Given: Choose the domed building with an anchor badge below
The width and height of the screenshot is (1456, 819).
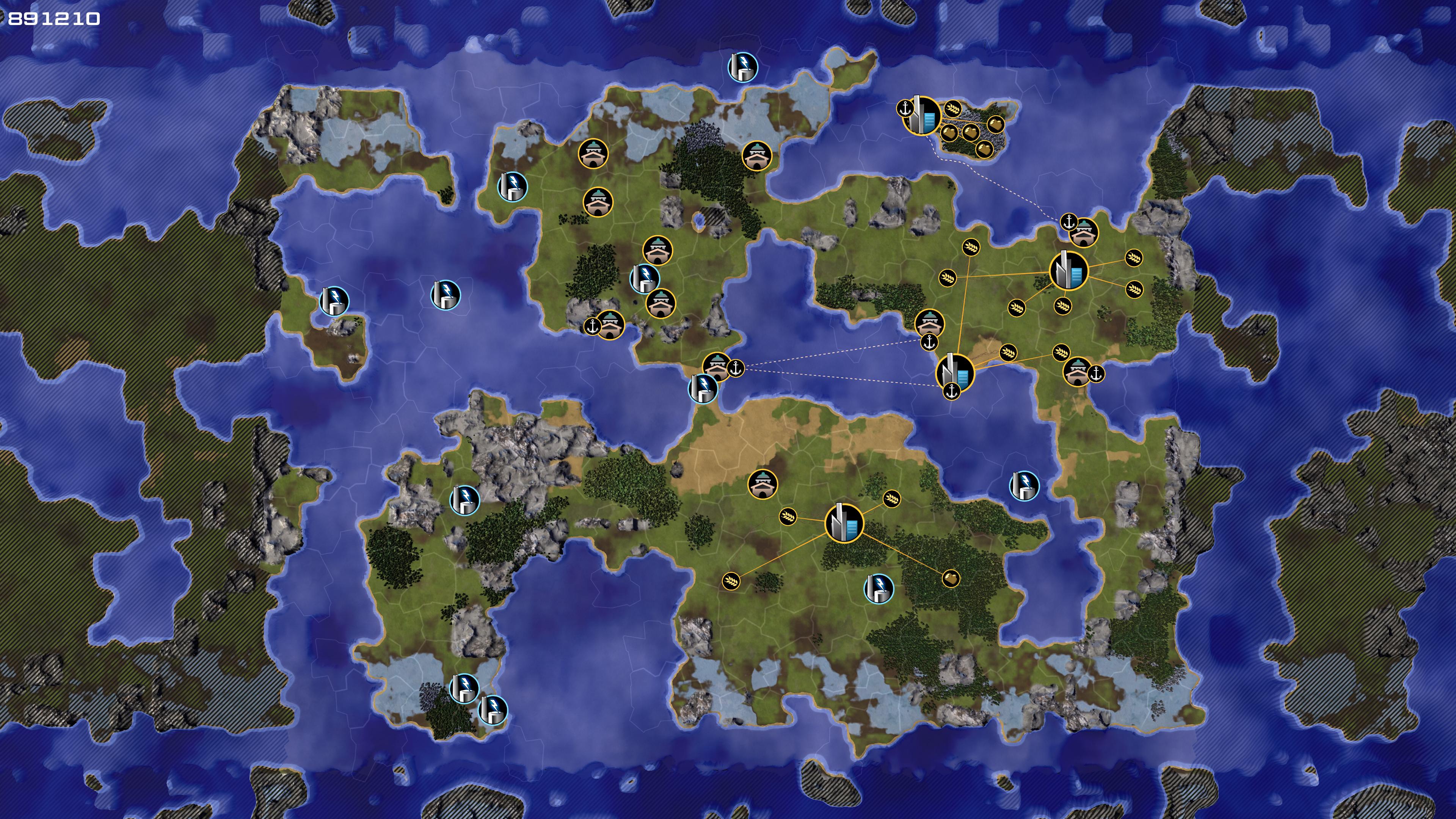Looking at the screenshot, I should tap(928, 323).
